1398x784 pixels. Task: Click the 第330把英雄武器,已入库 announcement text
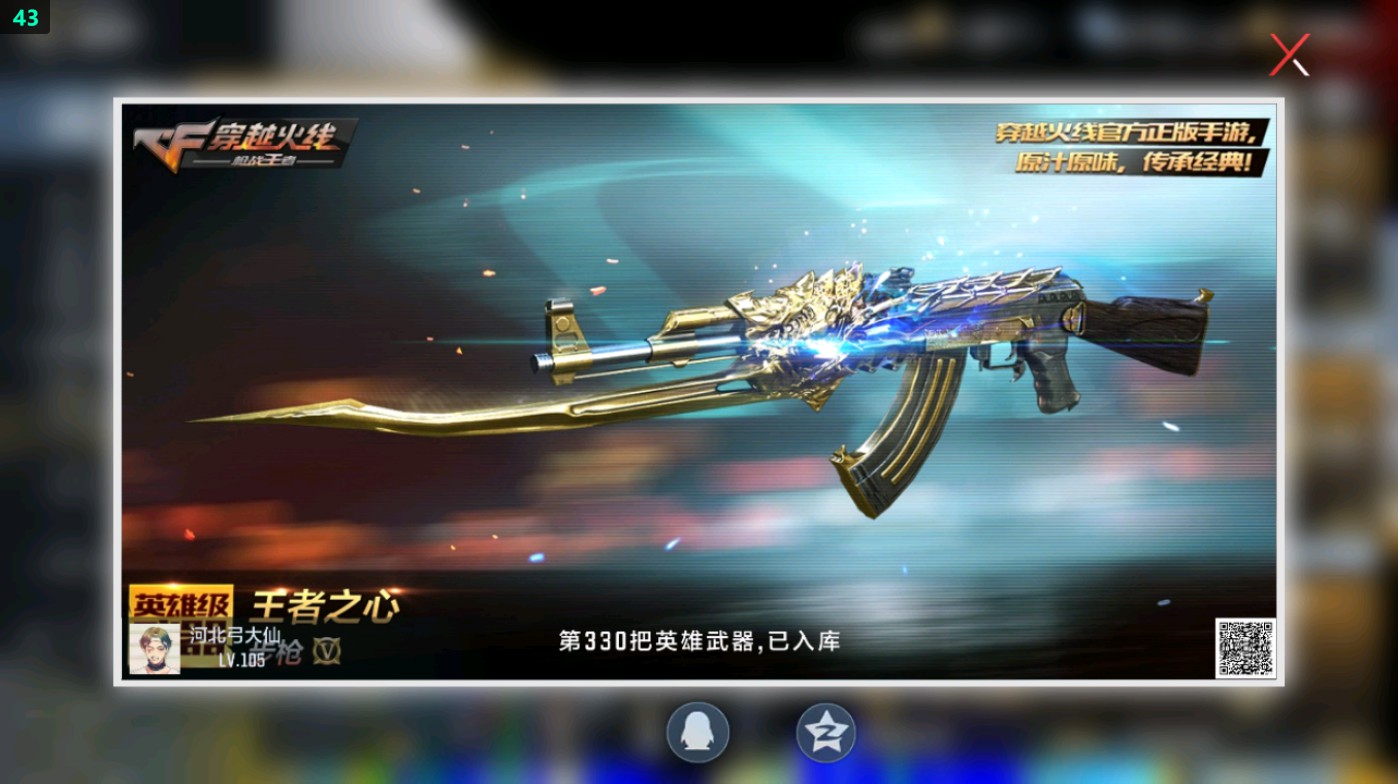pos(700,640)
